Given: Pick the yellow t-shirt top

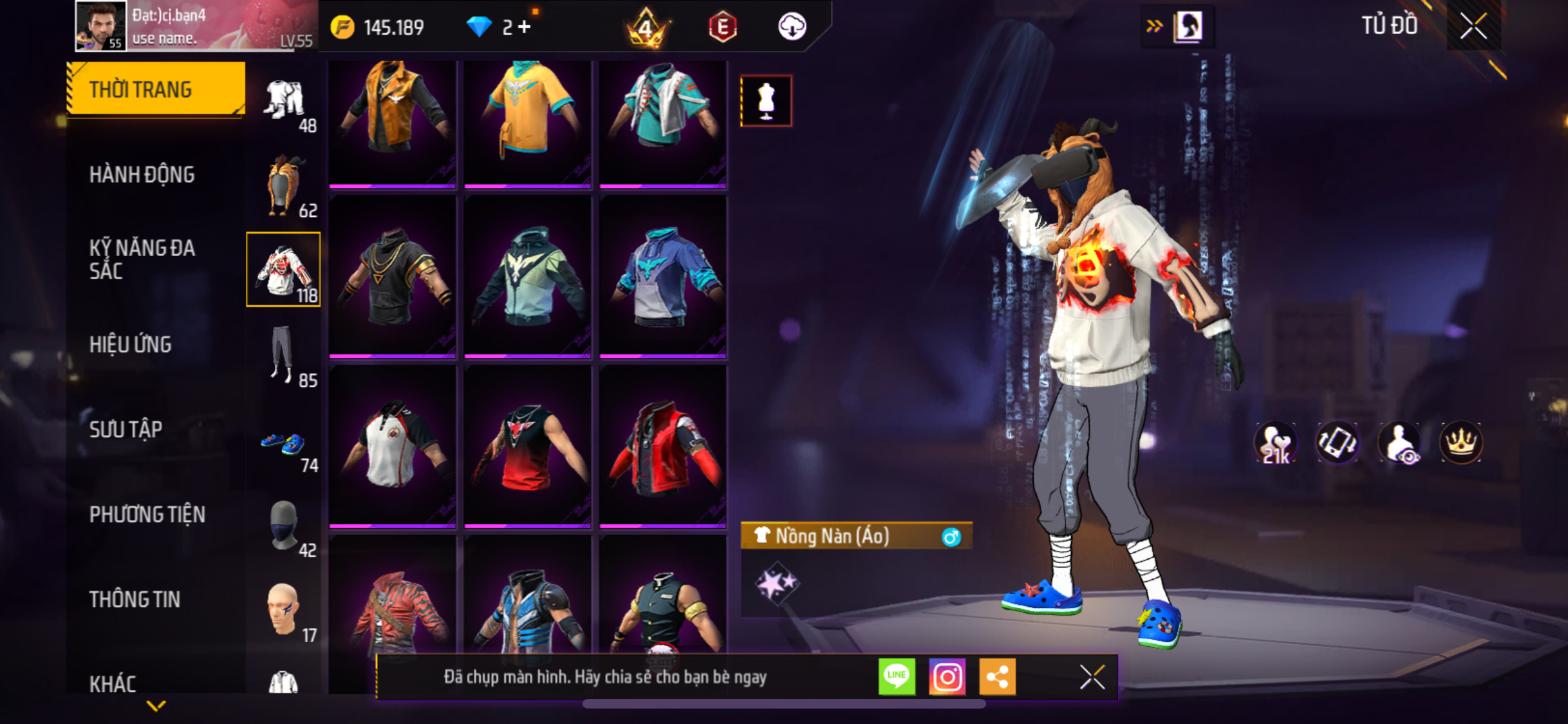Looking at the screenshot, I should point(528,121).
